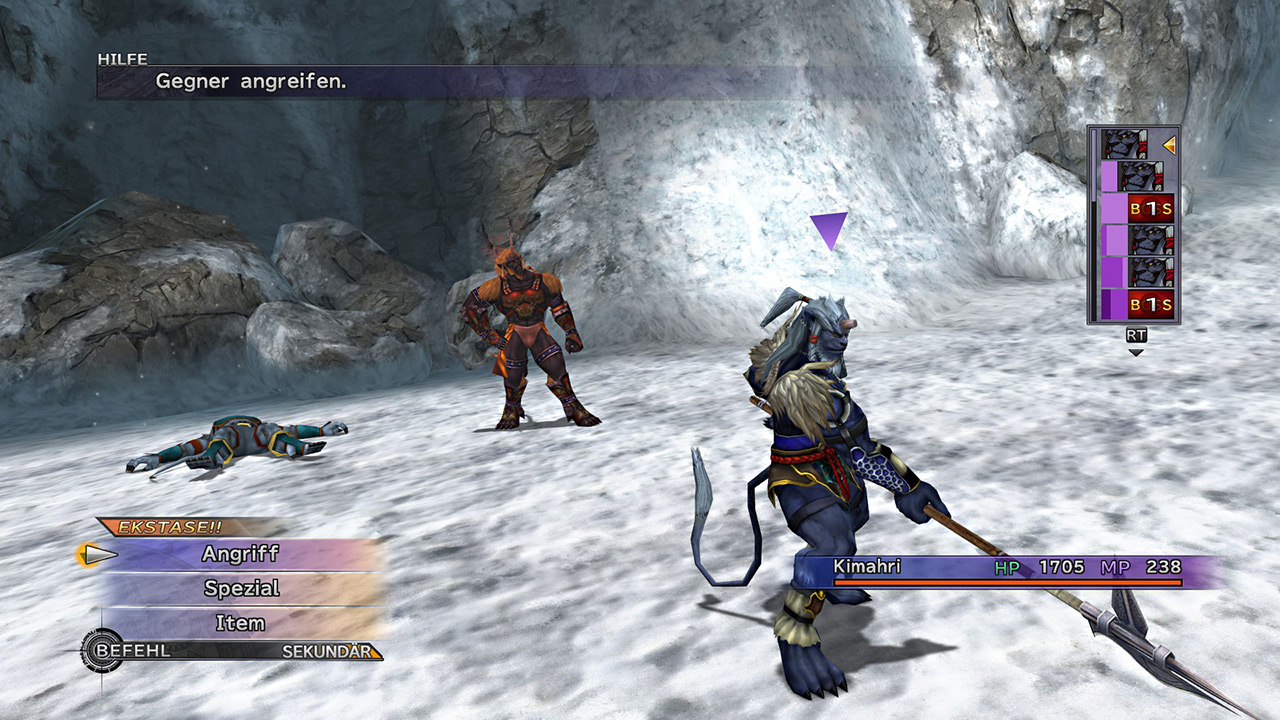Choose the Item command

coord(240,623)
